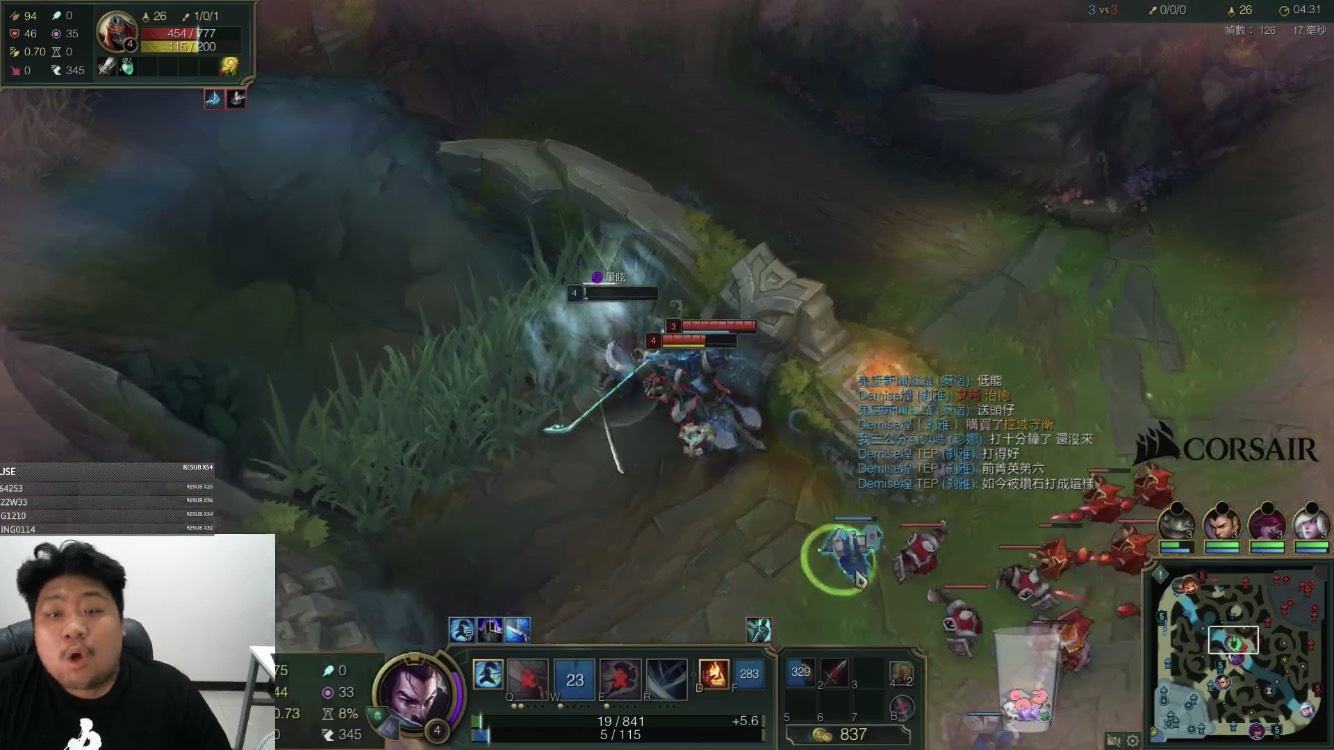Click the F summoner spell on cooldown
1334x750 pixels.
(x=748, y=675)
